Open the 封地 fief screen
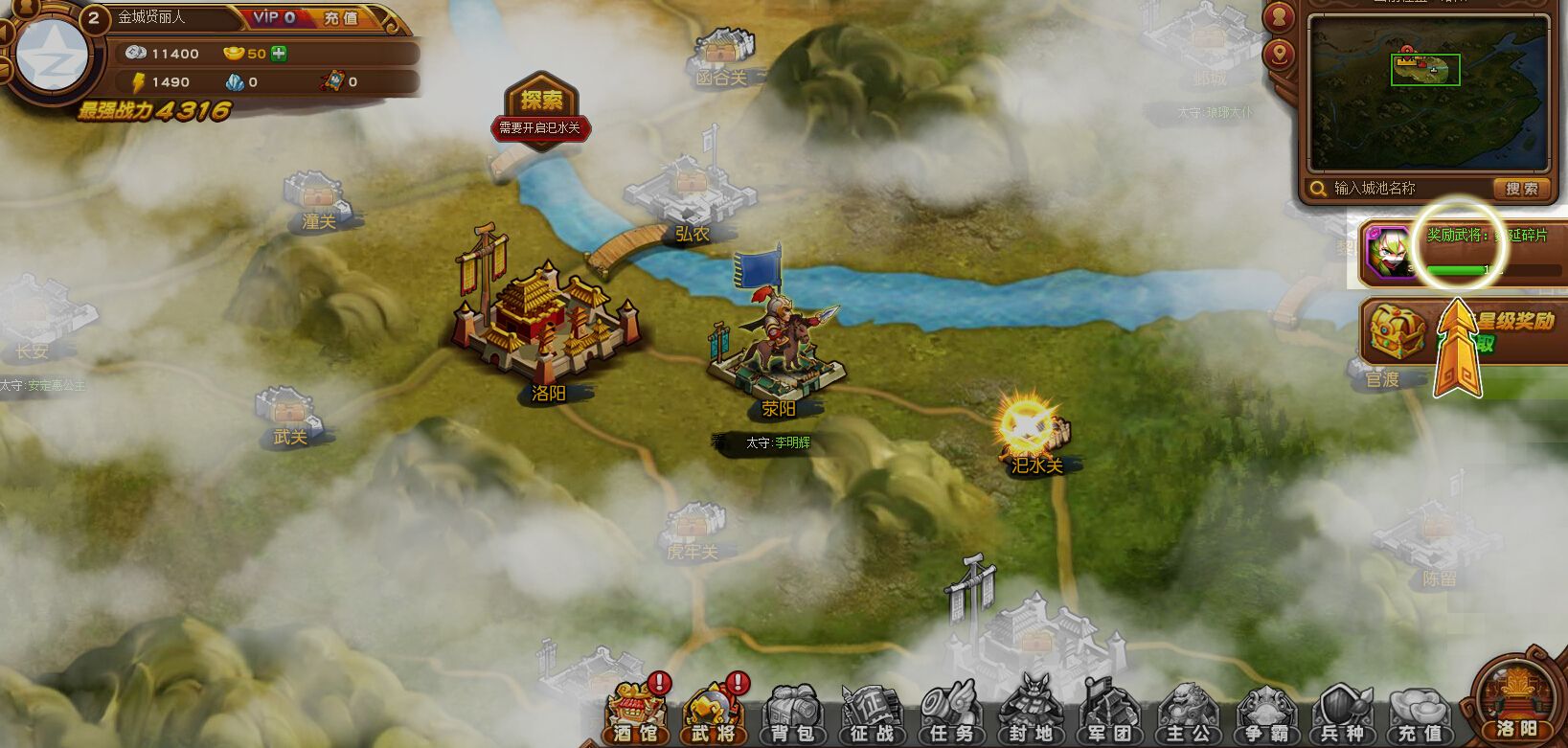Screen dimensions: 1568x748 [1029, 714]
